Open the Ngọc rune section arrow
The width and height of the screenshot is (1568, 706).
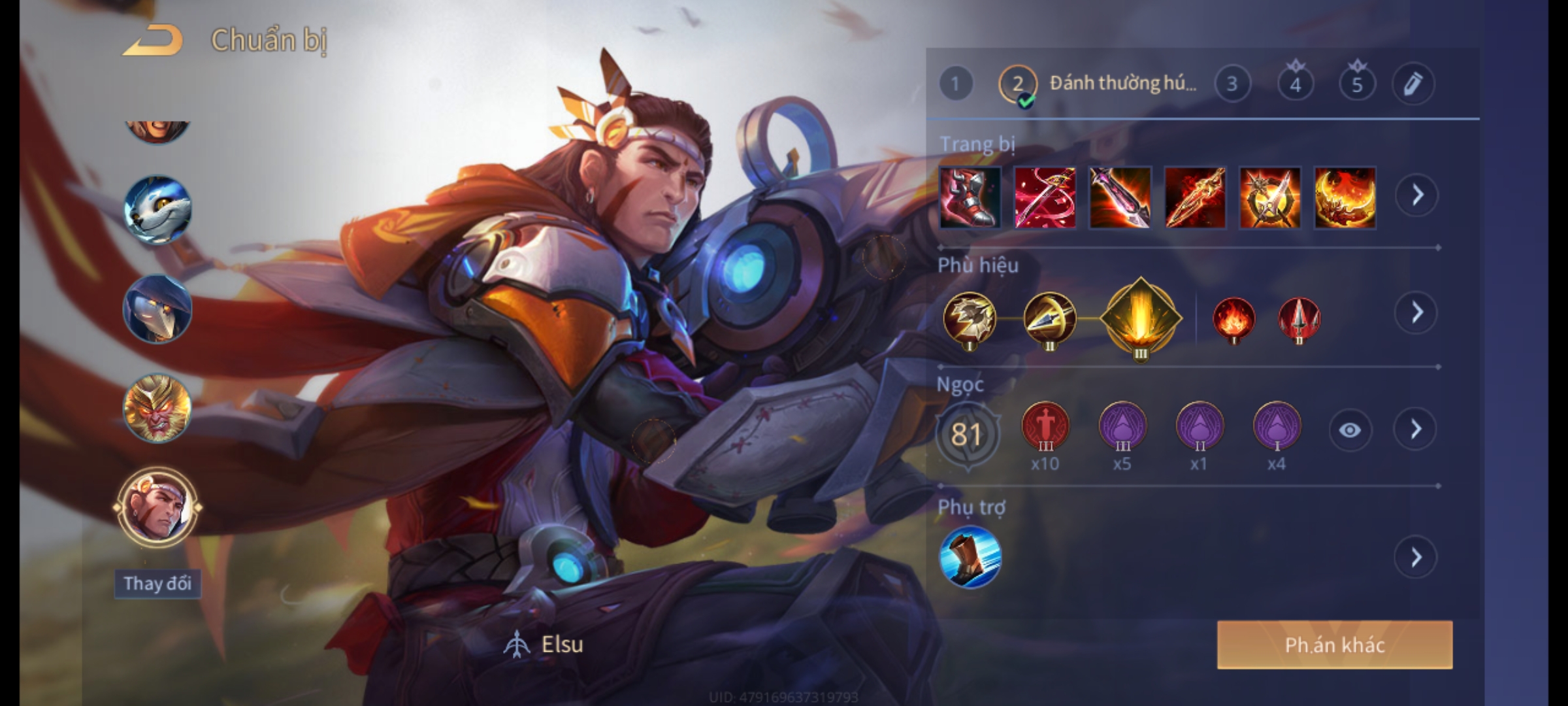click(1416, 429)
